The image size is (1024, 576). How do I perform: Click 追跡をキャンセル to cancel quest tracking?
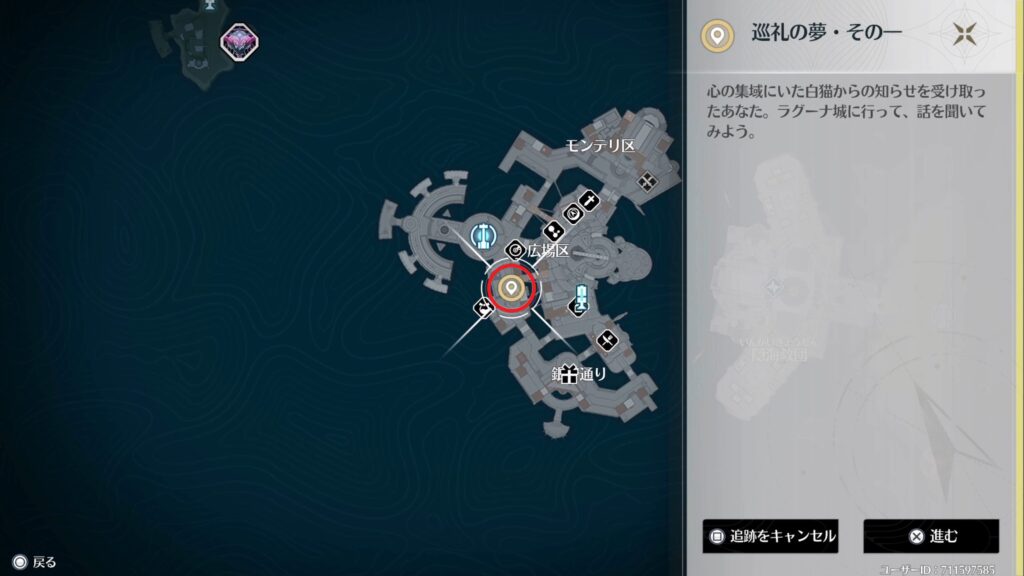(x=769, y=536)
